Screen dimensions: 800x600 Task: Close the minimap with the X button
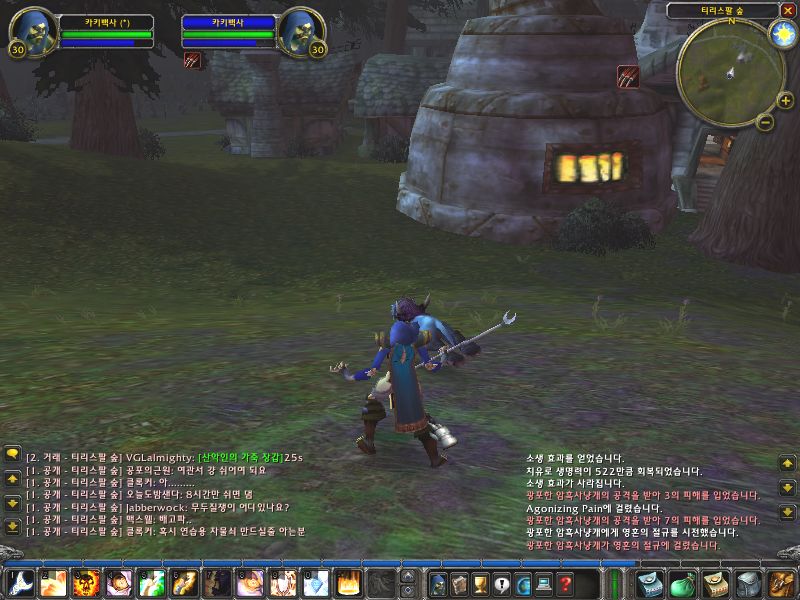pyautogui.click(x=788, y=10)
